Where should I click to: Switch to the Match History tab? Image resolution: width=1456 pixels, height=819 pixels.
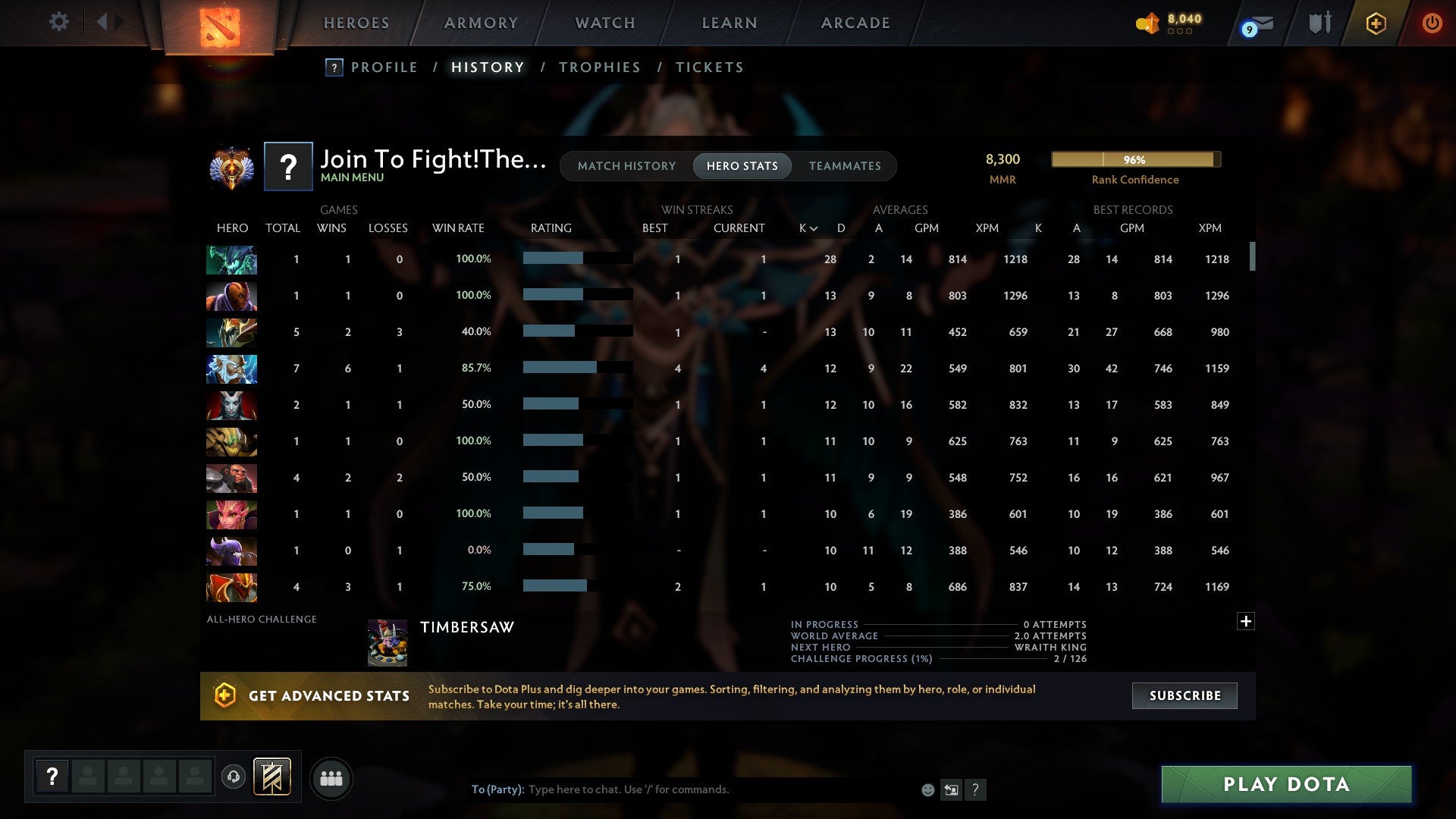tap(626, 165)
